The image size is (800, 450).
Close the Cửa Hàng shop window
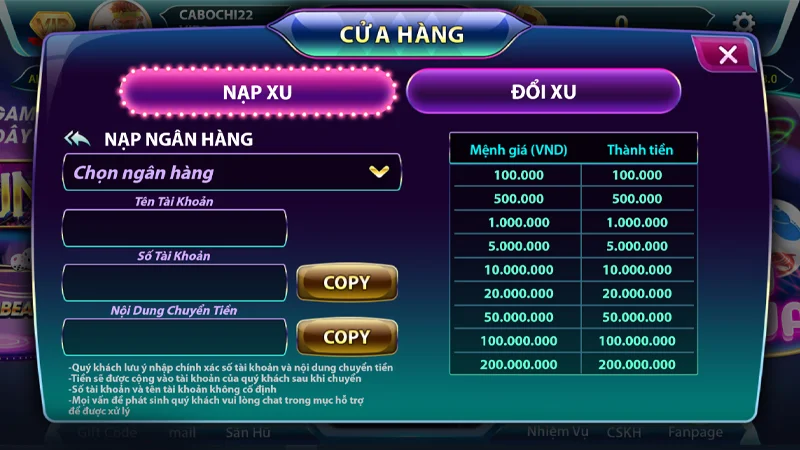[728, 55]
